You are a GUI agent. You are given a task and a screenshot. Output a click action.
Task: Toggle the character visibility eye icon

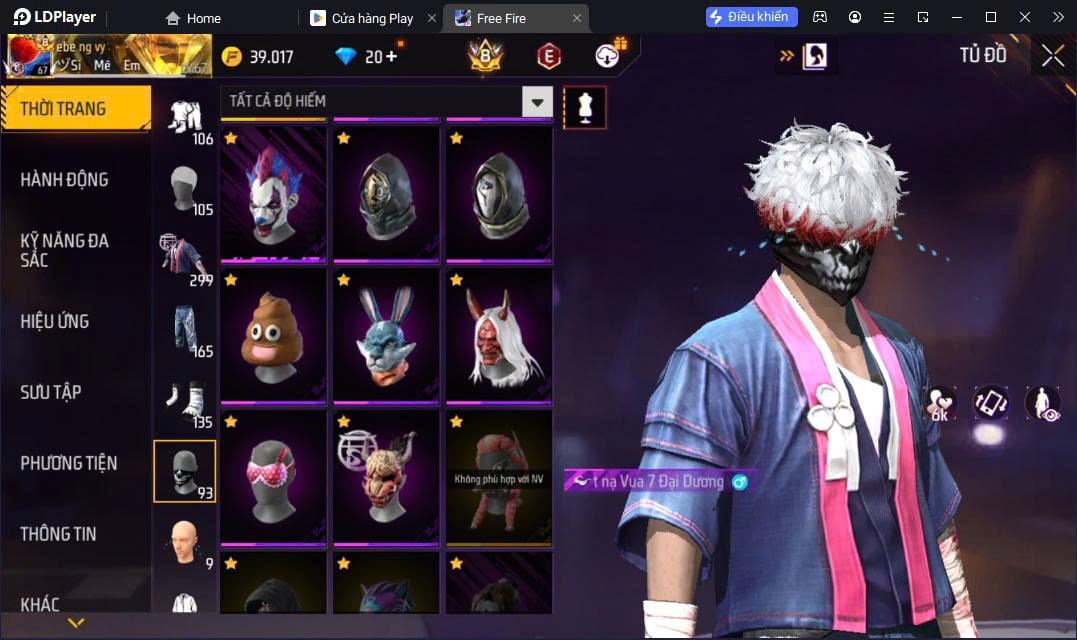1042,404
